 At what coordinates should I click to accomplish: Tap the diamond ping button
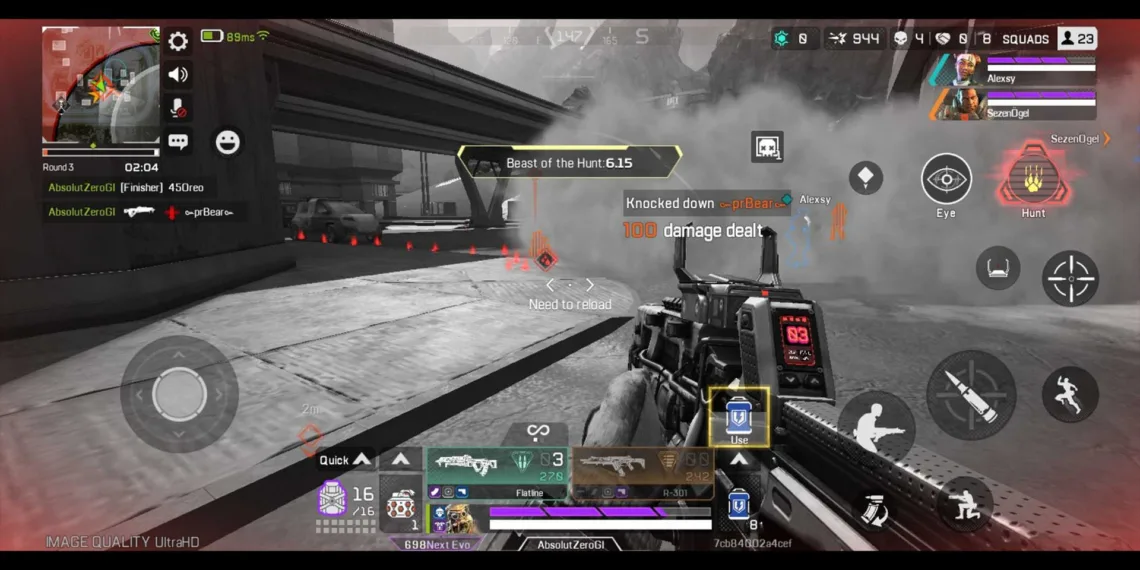(x=865, y=178)
